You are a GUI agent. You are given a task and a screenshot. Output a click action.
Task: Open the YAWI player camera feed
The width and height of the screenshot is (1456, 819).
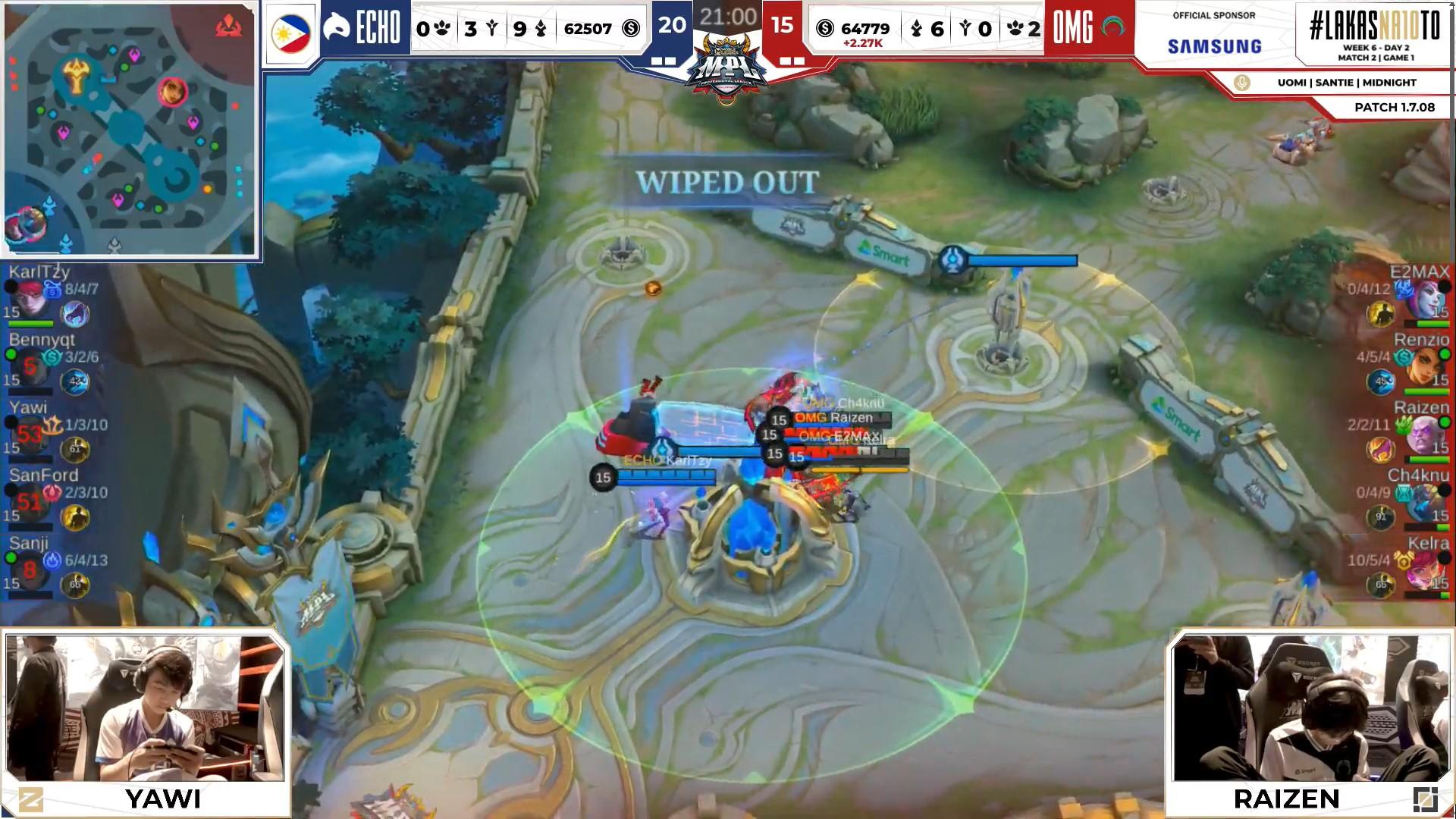coord(145,708)
